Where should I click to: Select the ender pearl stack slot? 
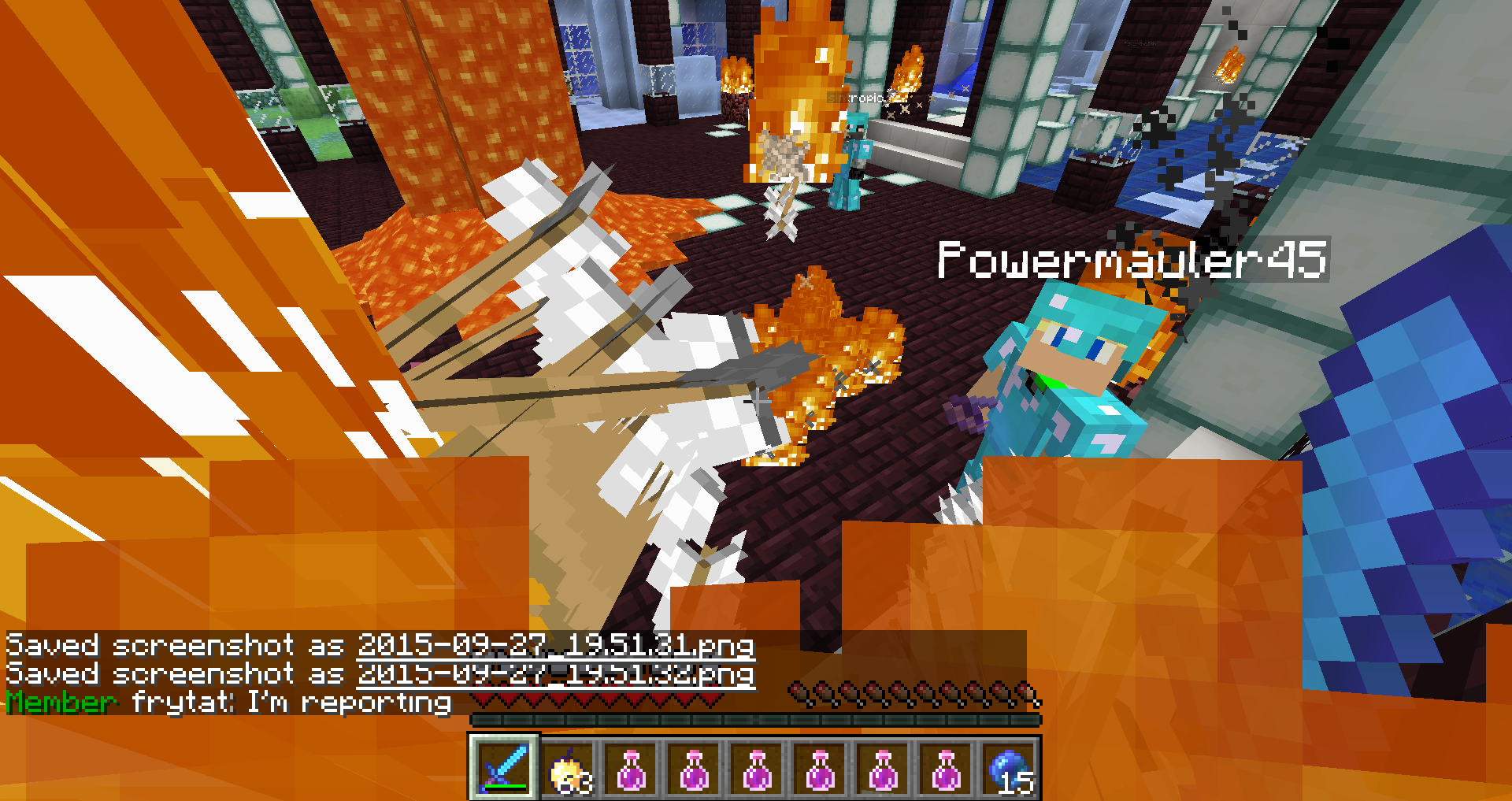tap(1010, 769)
